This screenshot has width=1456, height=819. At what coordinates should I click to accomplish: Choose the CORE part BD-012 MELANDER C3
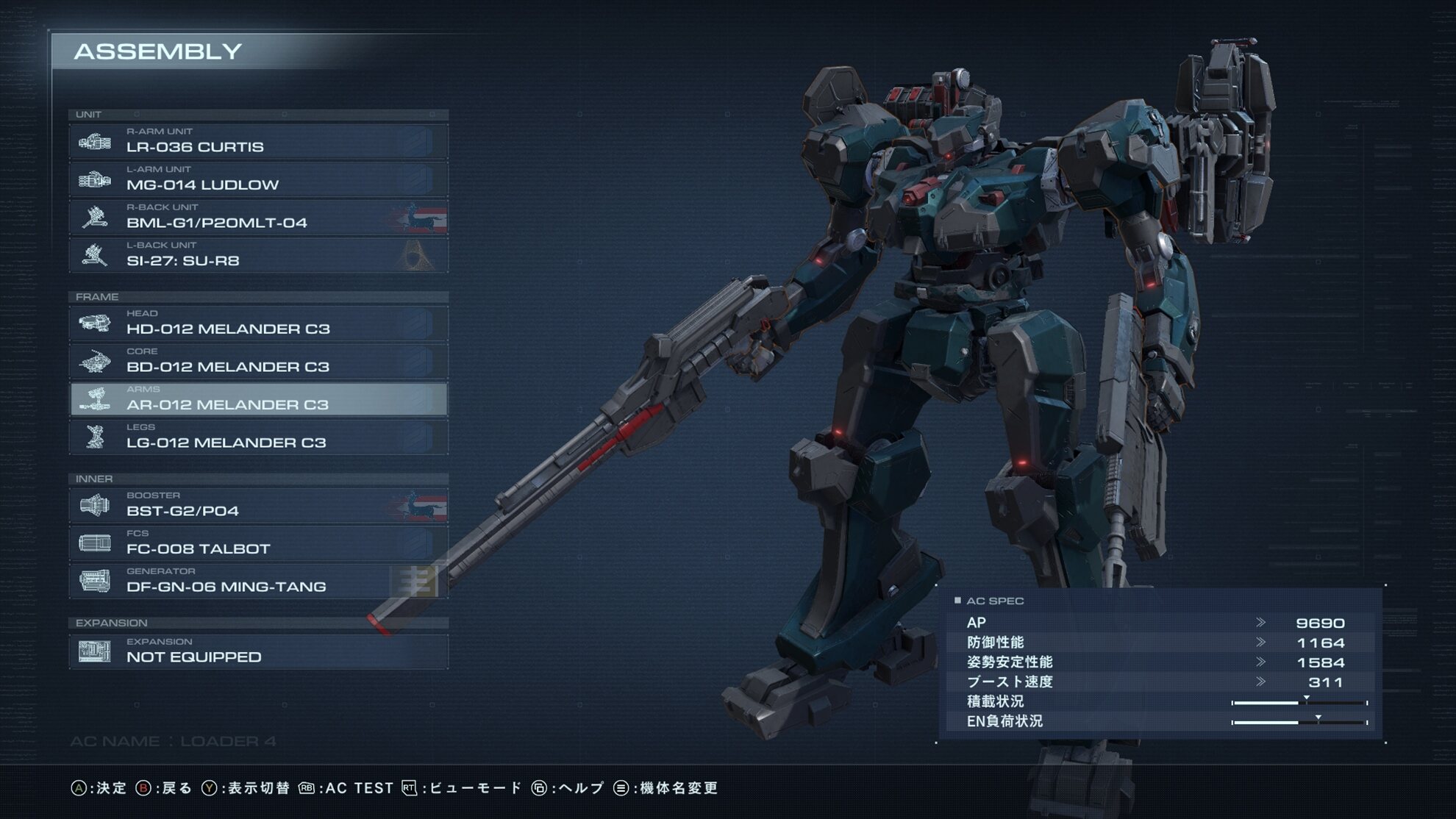click(258, 362)
